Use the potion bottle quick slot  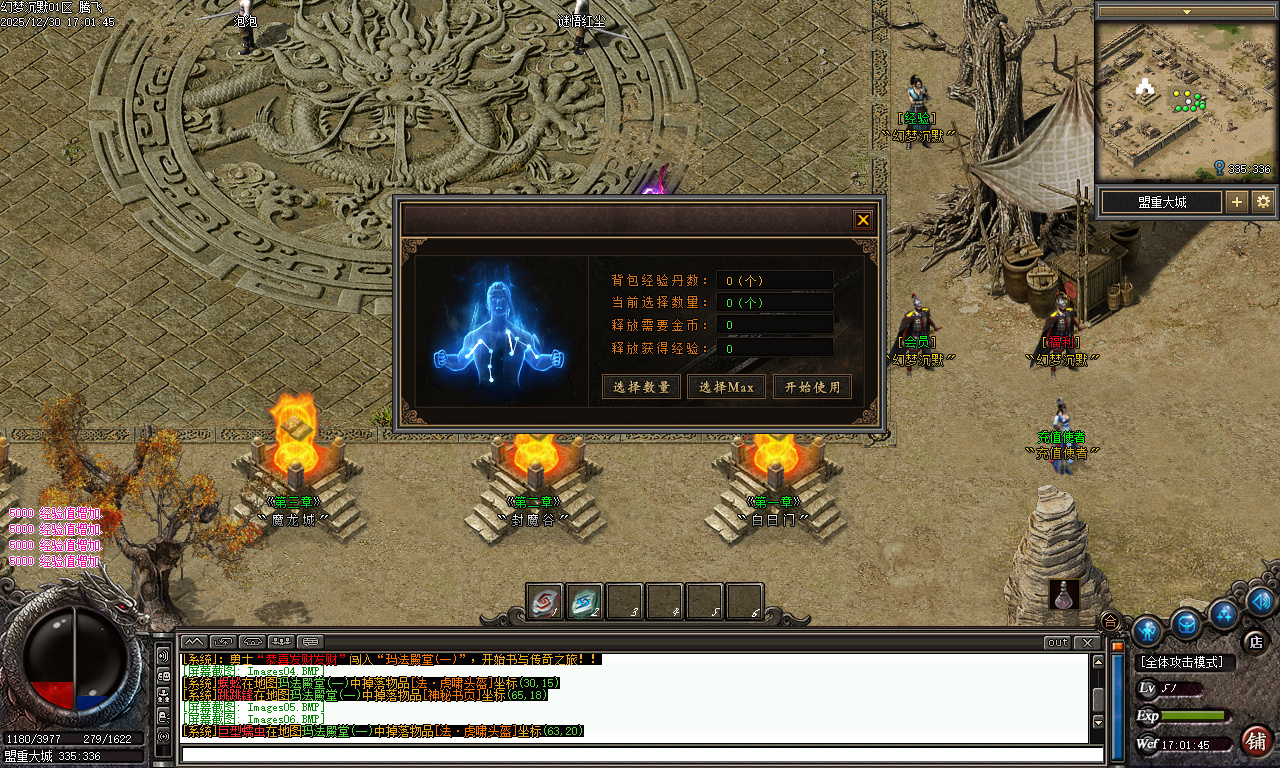(1064, 594)
